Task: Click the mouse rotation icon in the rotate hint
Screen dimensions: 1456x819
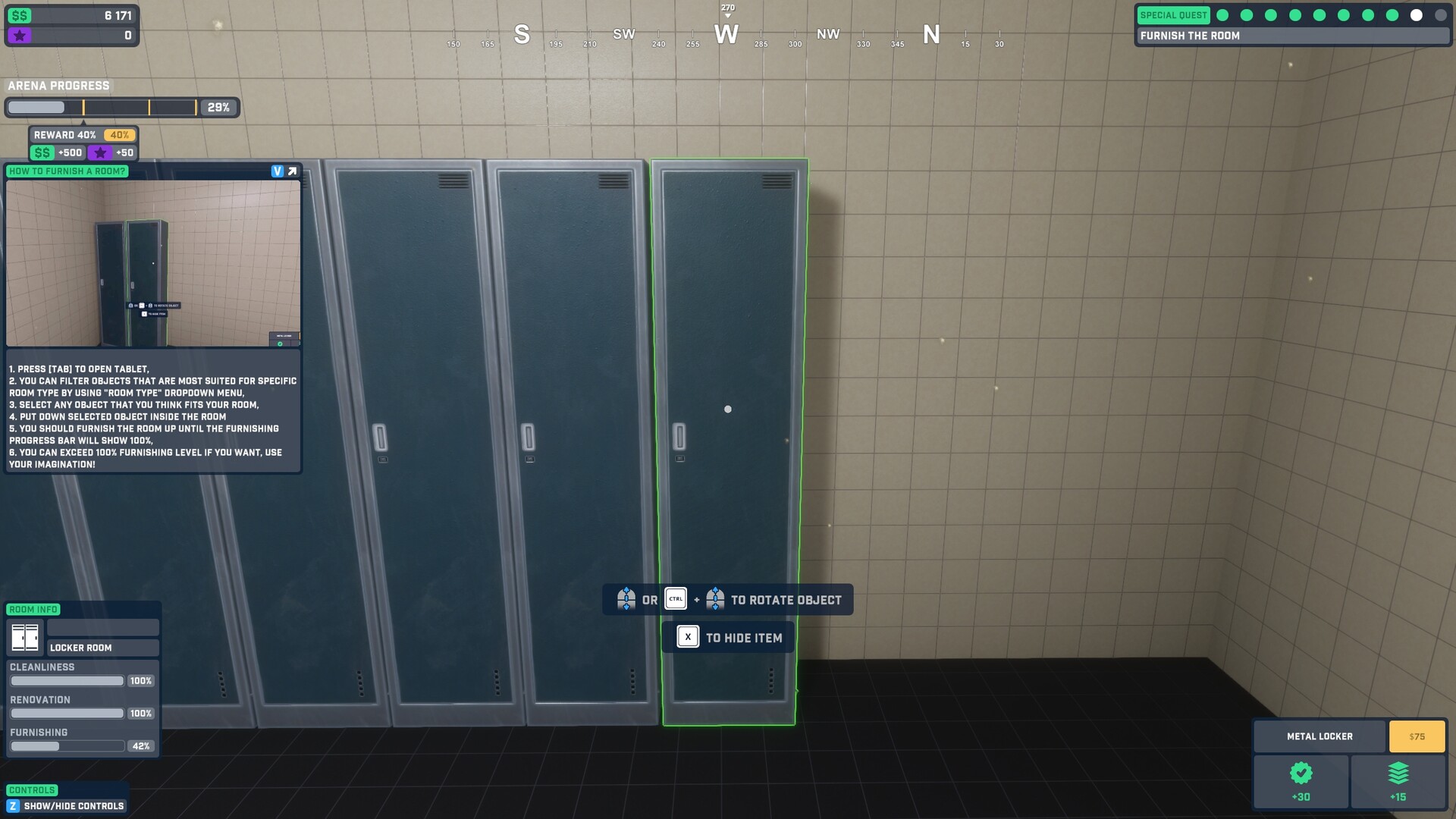Action: click(x=626, y=599)
